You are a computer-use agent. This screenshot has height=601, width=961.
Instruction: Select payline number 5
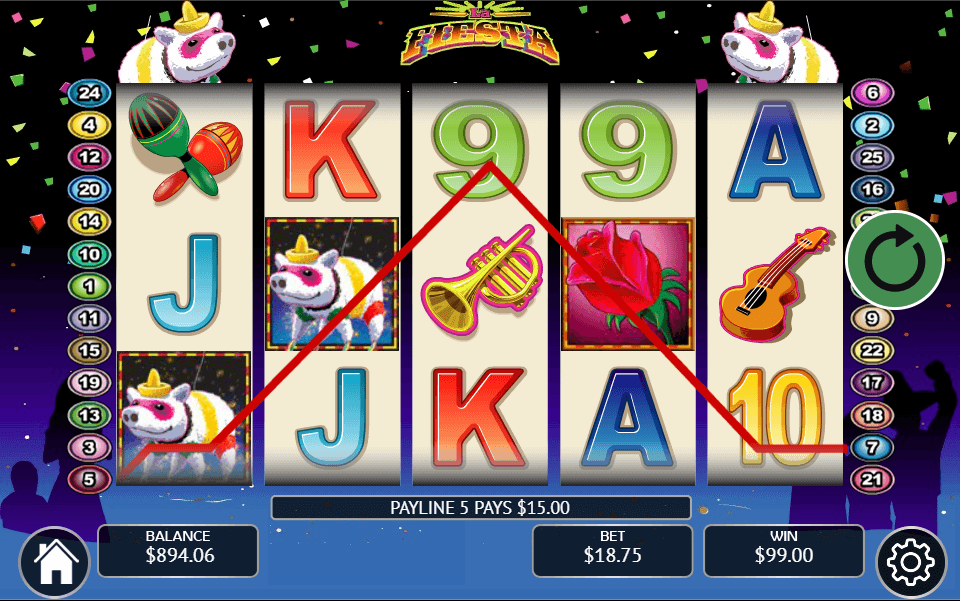(89, 479)
